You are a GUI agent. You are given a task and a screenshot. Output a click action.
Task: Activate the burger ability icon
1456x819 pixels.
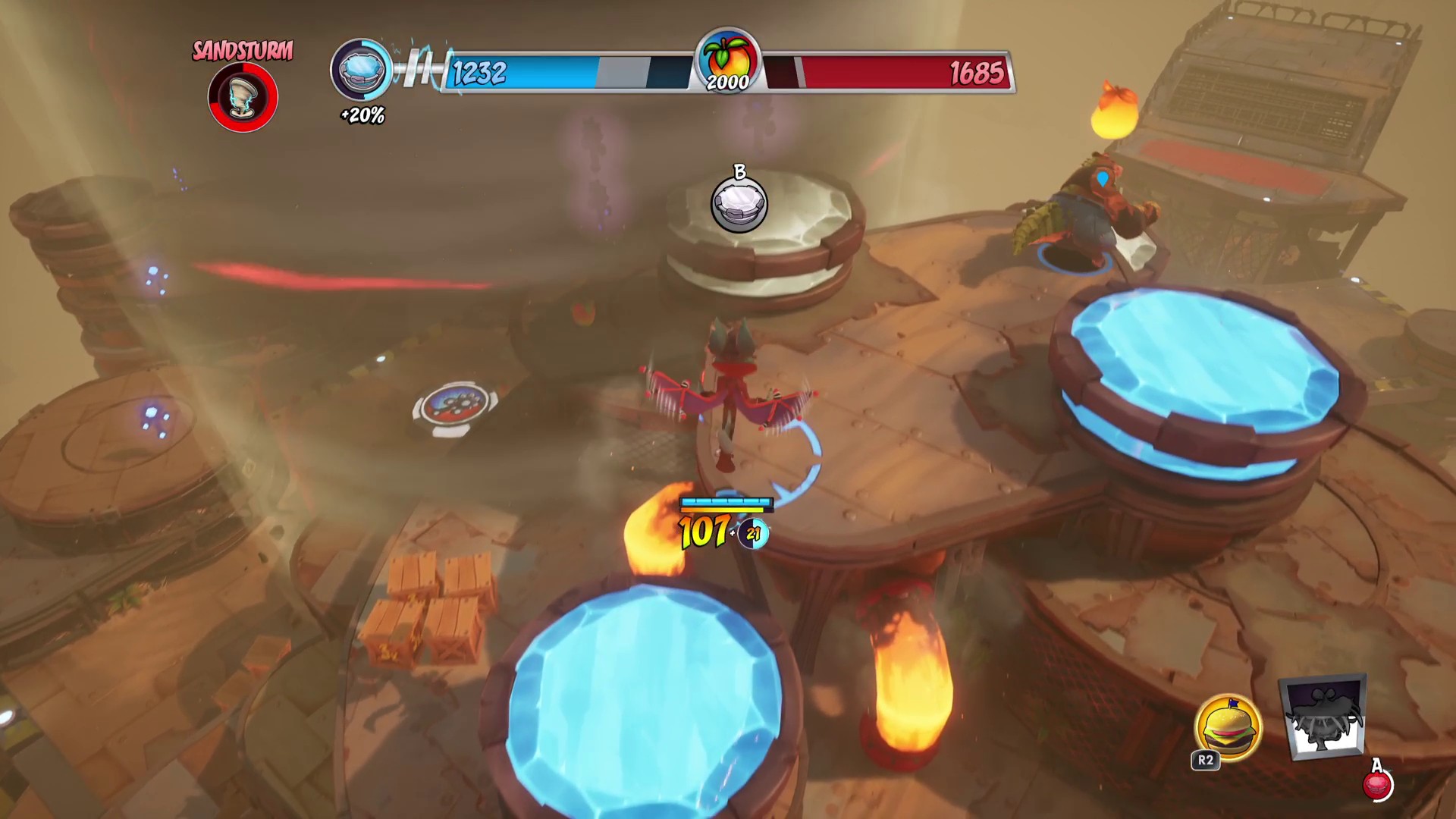1228,728
